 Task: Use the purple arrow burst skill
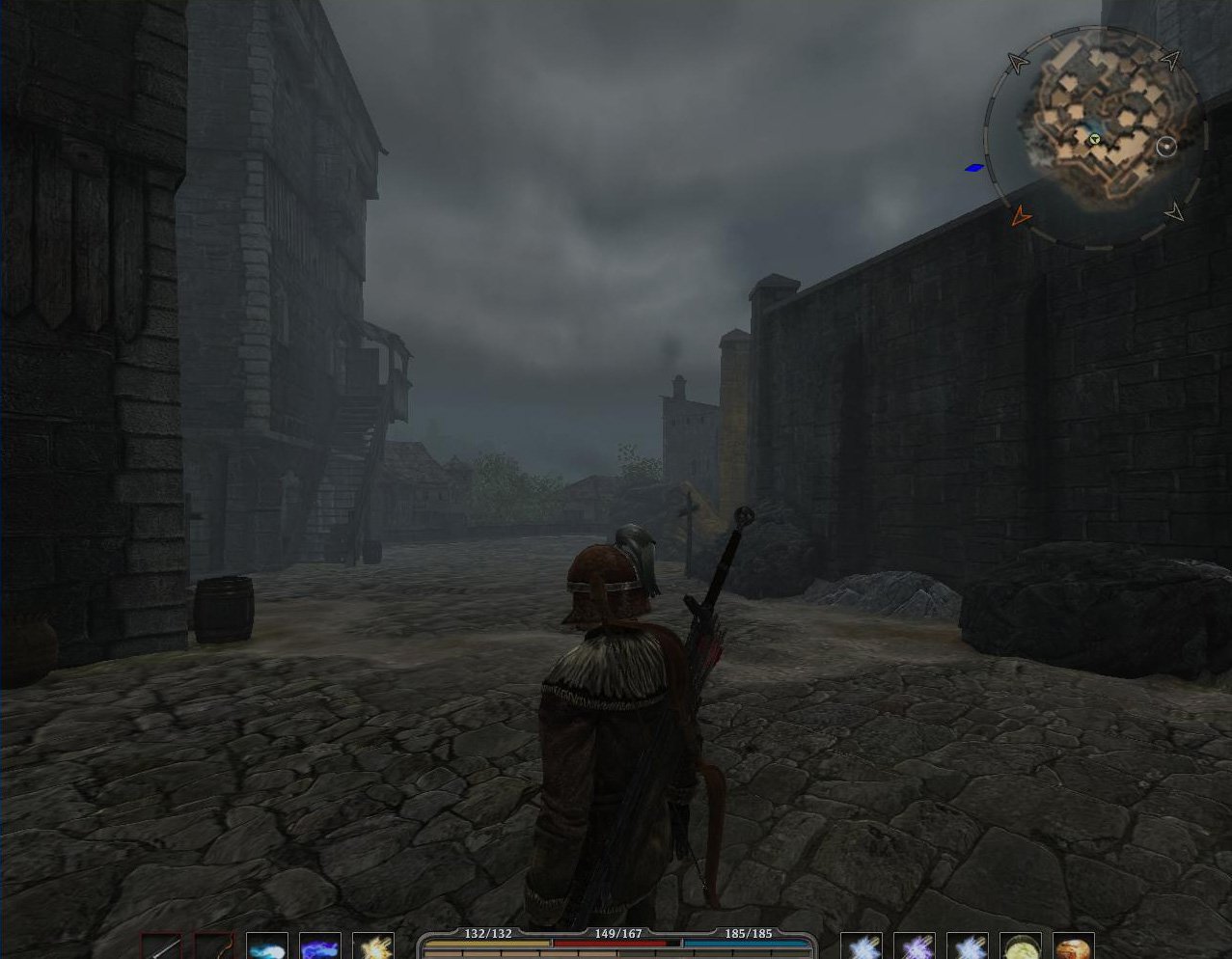(x=915, y=946)
